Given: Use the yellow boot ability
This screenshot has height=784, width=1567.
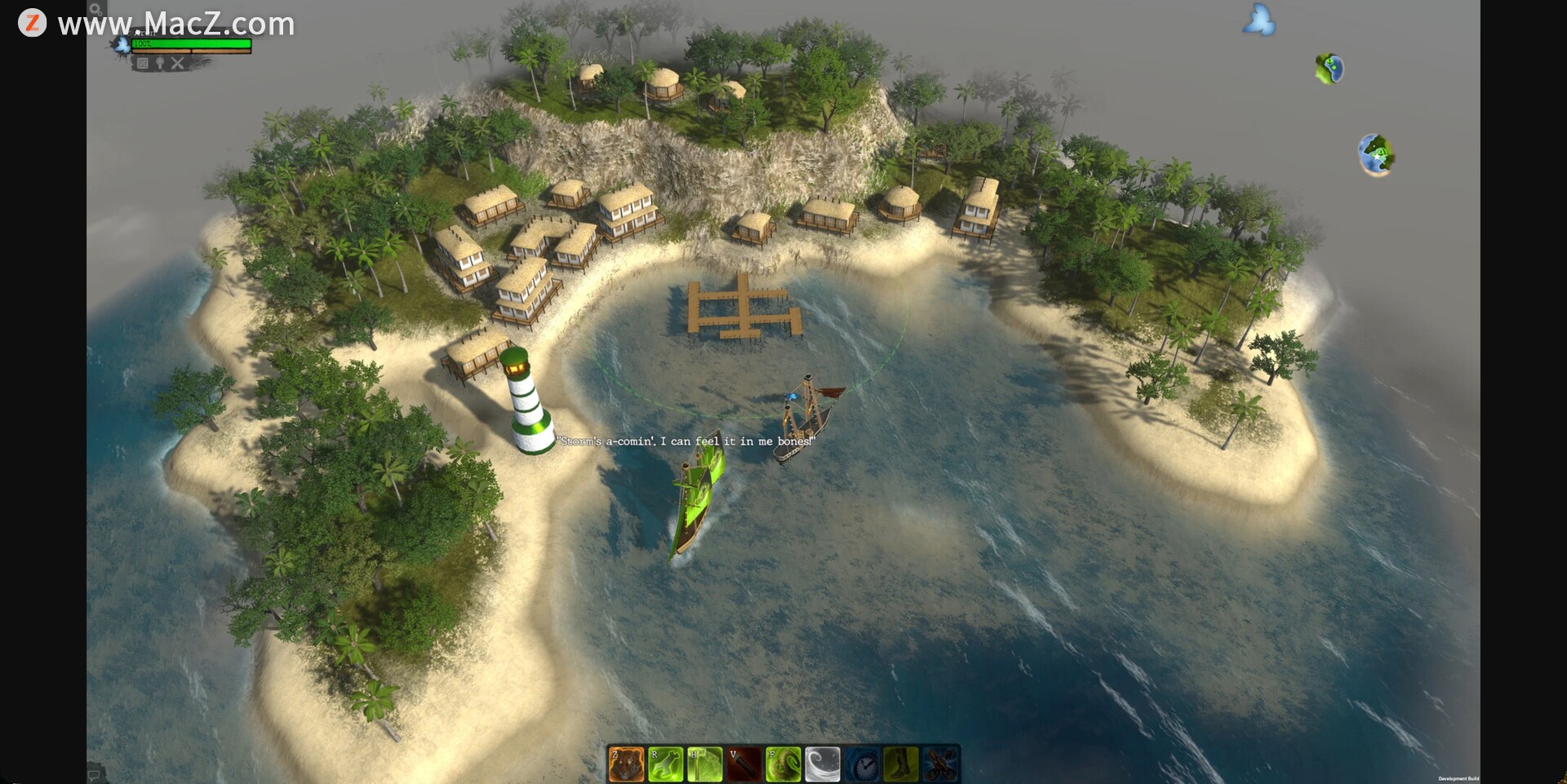Looking at the screenshot, I should (x=901, y=765).
